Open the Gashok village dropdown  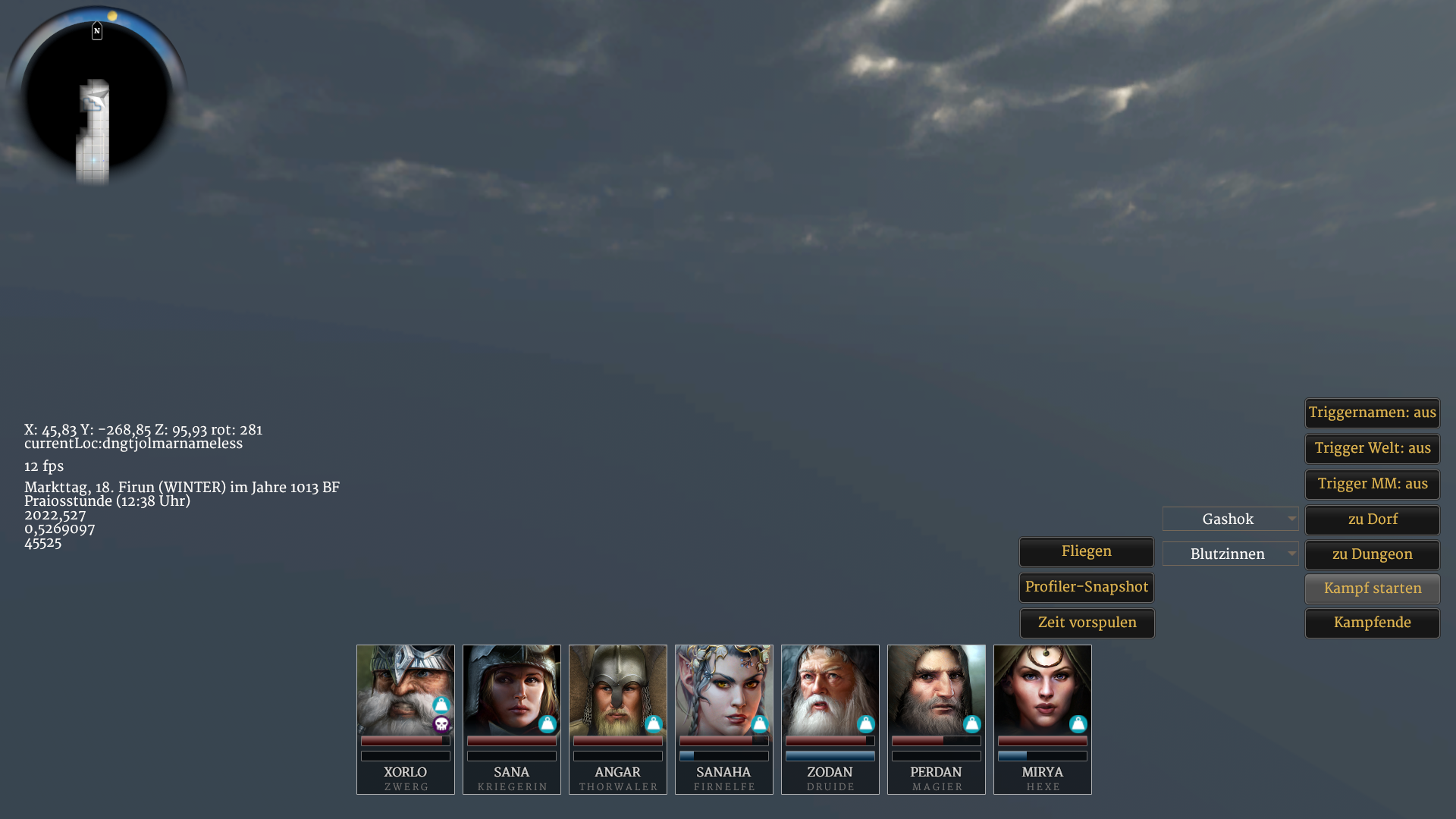pos(1230,519)
